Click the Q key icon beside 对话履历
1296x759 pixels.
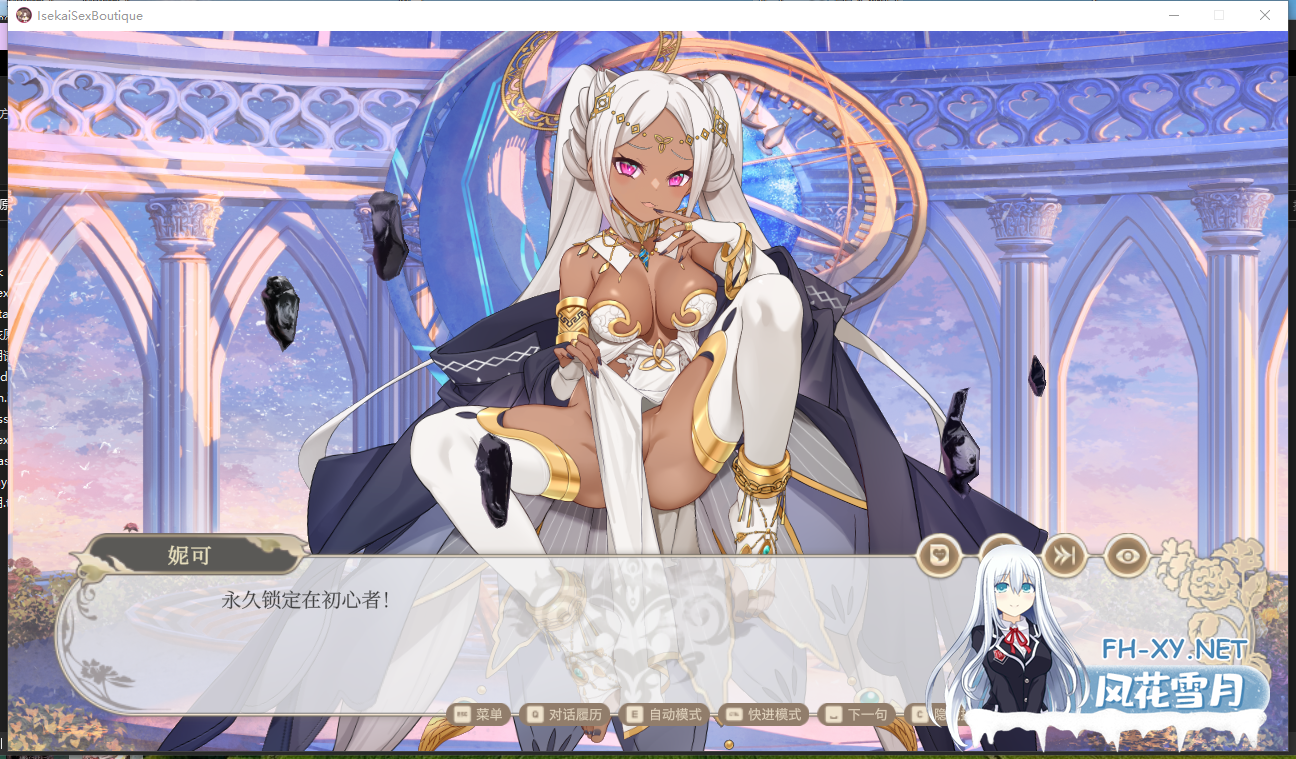pos(533,714)
